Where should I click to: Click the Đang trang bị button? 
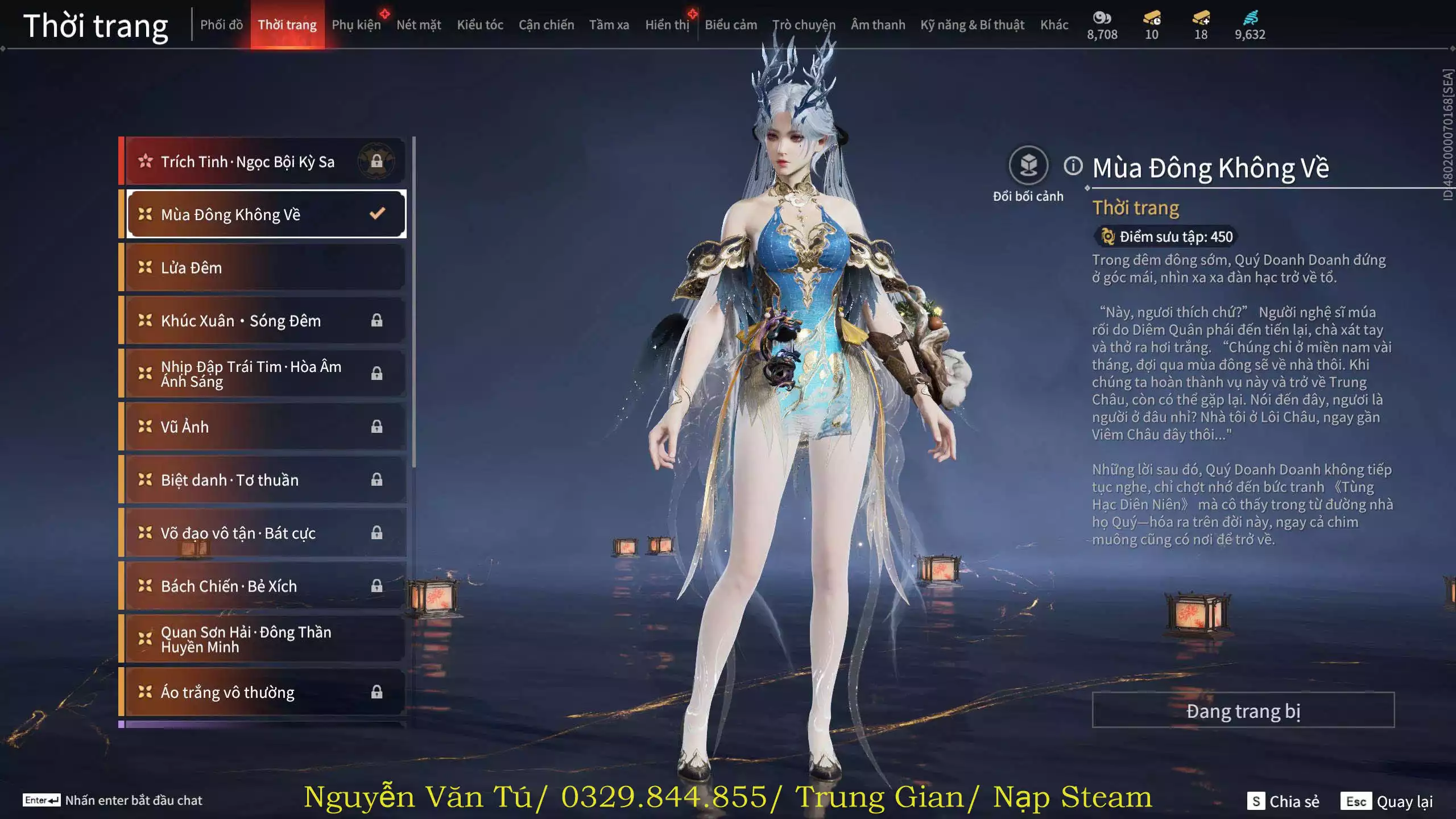(1243, 710)
